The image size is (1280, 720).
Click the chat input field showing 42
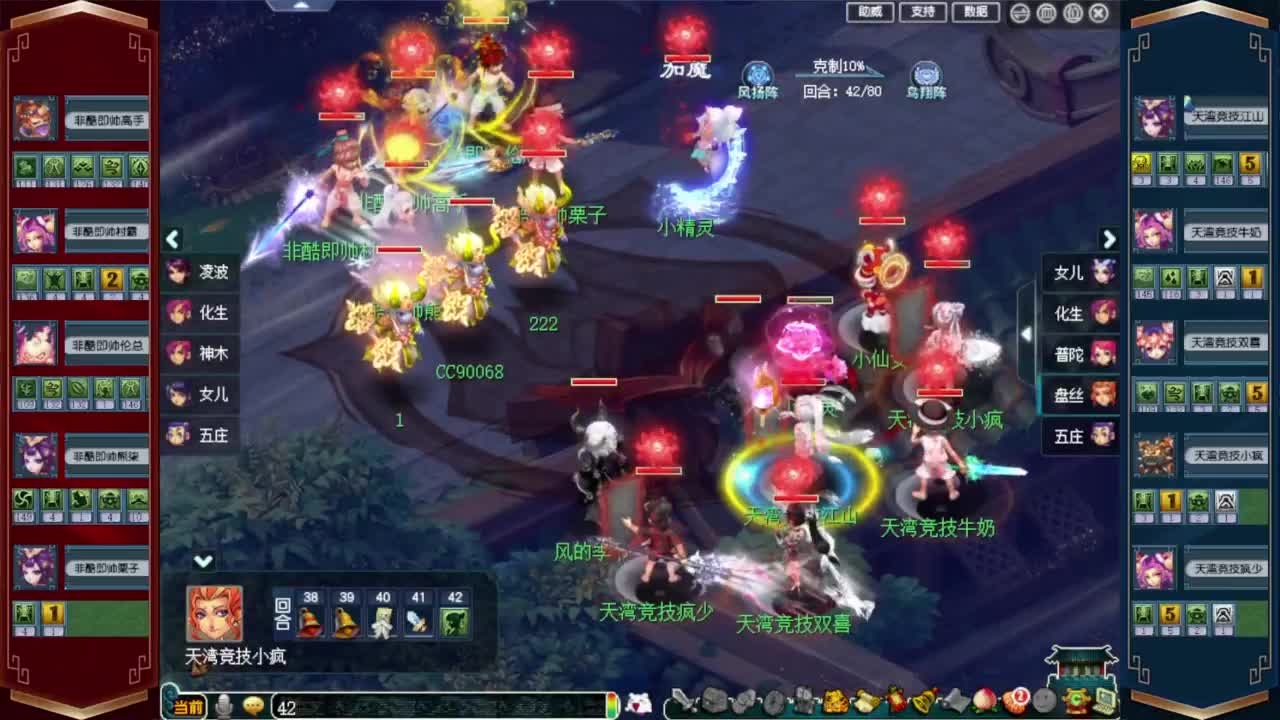coord(400,705)
